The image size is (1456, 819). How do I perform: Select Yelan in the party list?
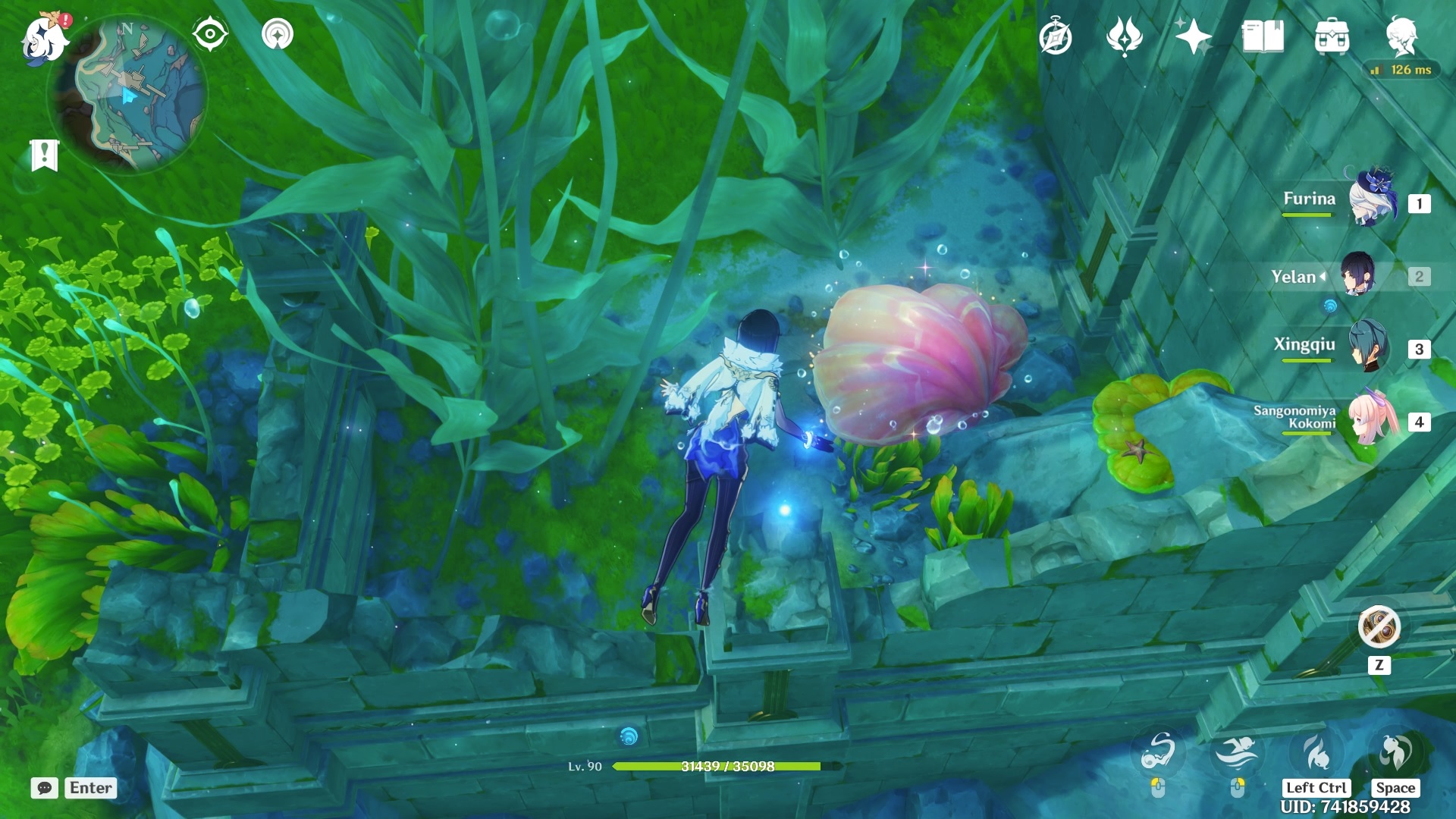1357,275
